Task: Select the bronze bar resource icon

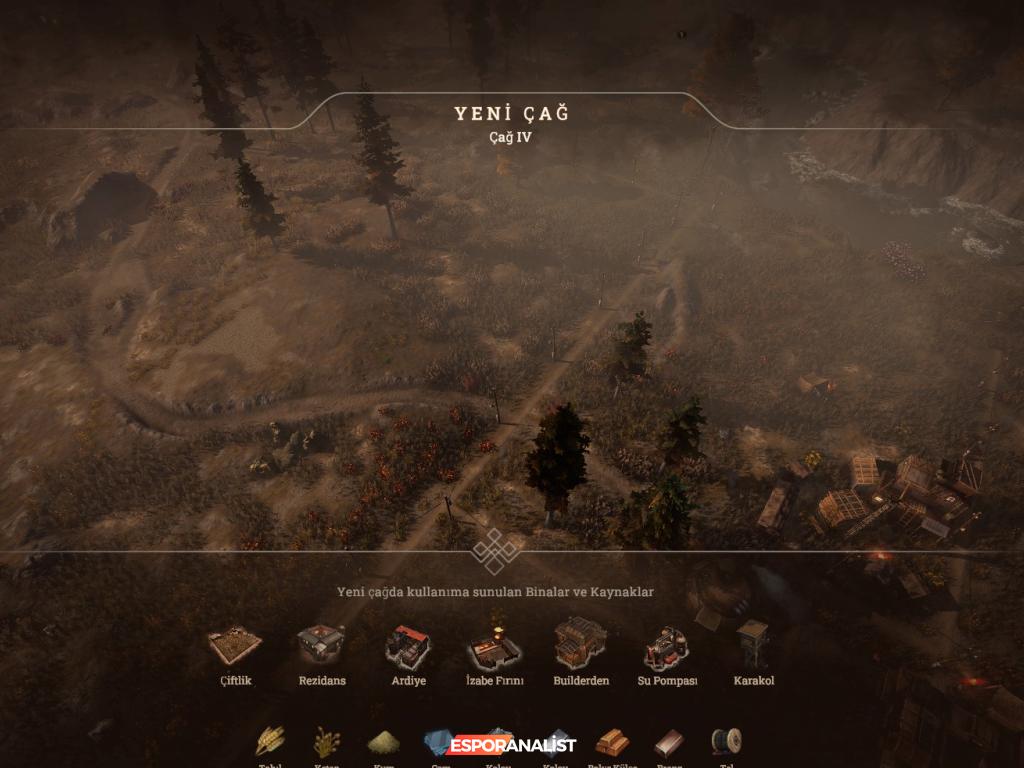Action: (669, 743)
